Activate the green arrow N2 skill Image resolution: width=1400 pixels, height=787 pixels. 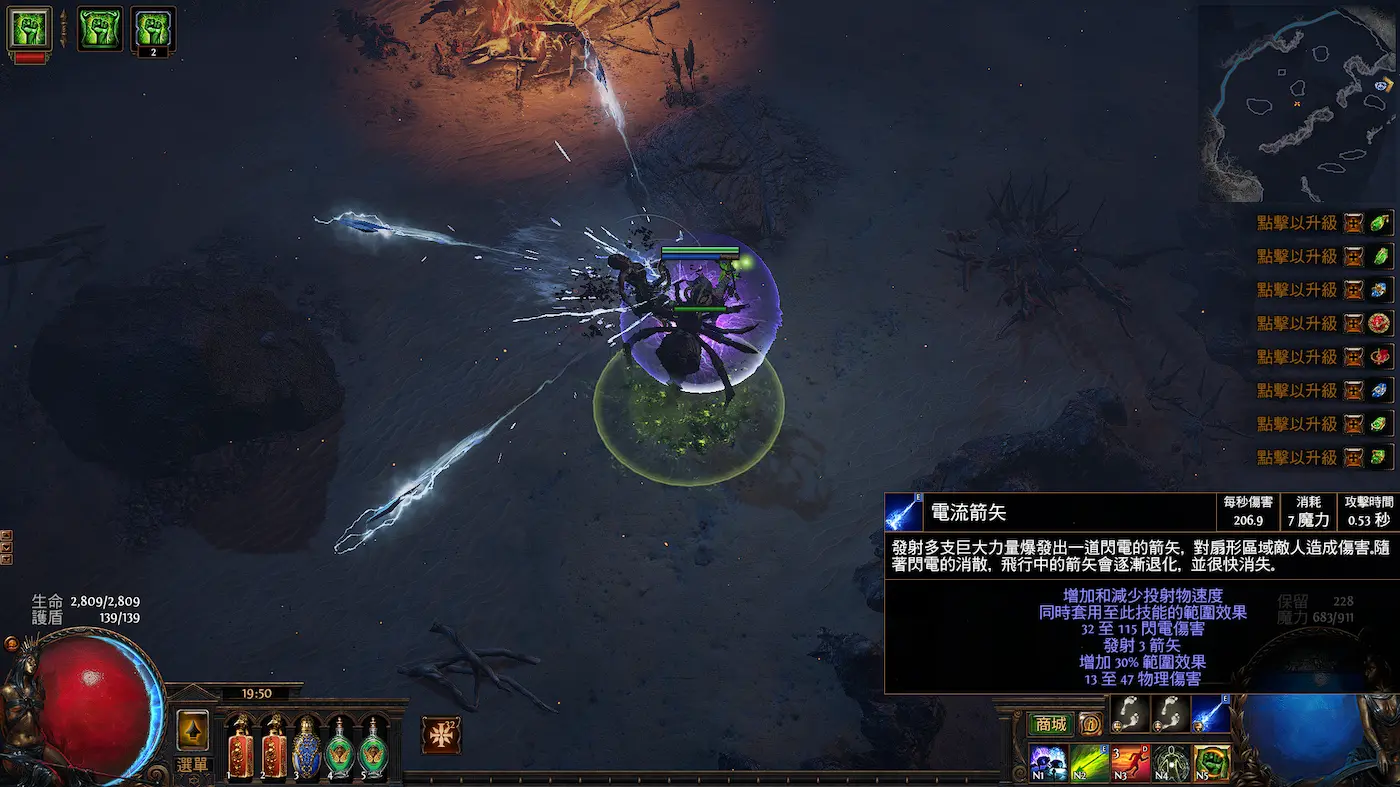[1090, 764]
